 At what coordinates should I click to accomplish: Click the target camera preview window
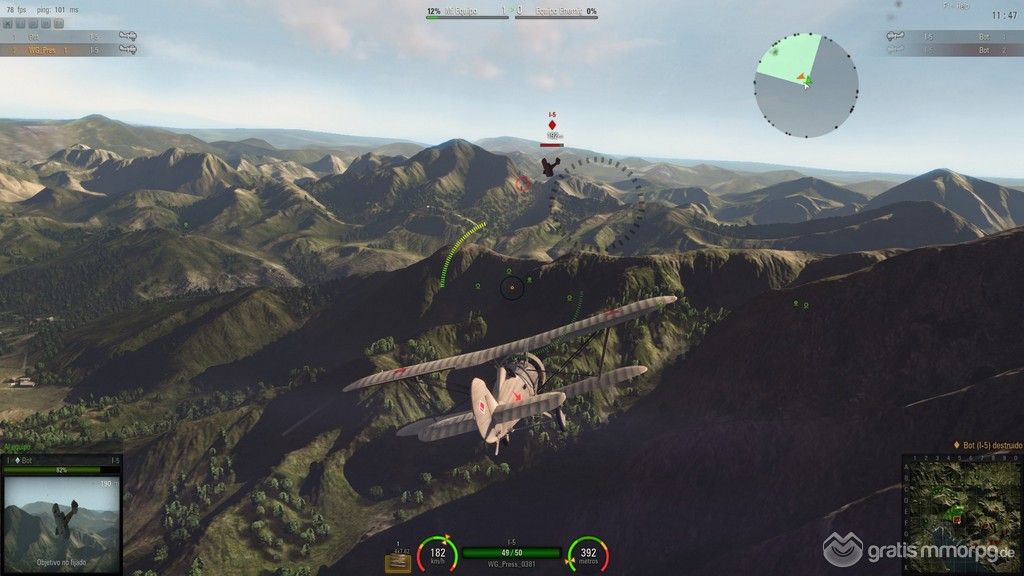pyautogui.click(x=61, y=520)
